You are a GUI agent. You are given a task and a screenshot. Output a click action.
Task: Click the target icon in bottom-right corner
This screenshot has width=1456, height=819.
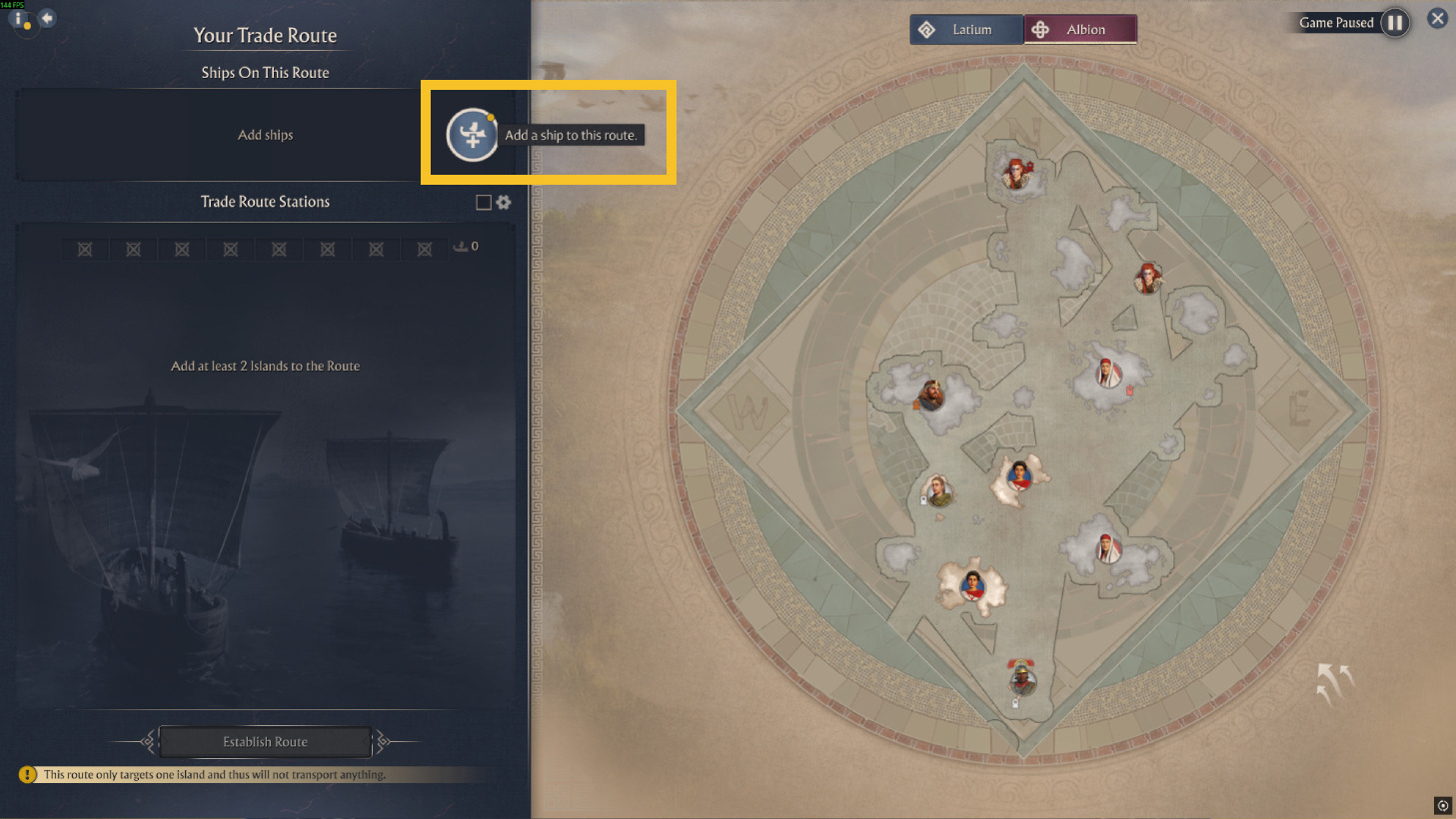(1442, 805)
